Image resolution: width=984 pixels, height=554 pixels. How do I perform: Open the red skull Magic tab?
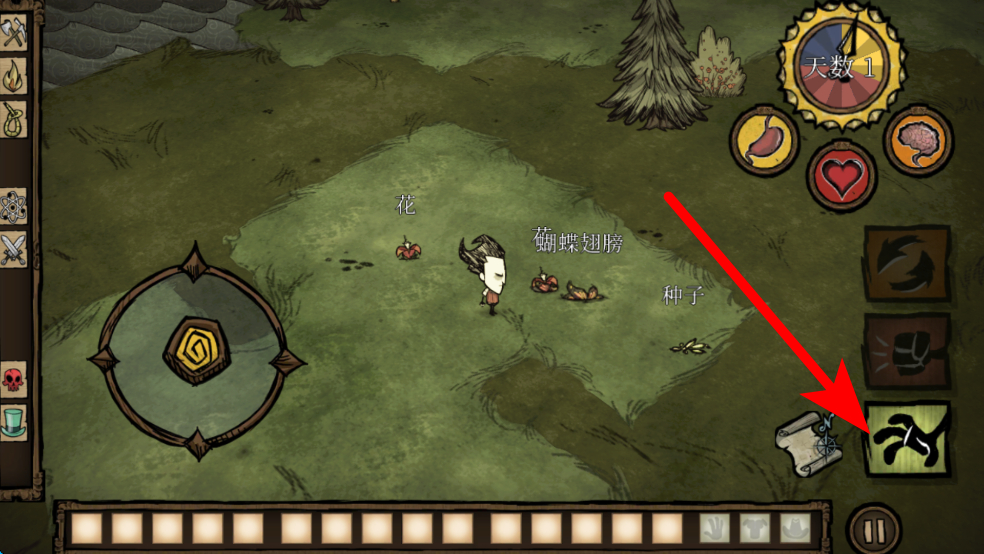tap(14, 381)
